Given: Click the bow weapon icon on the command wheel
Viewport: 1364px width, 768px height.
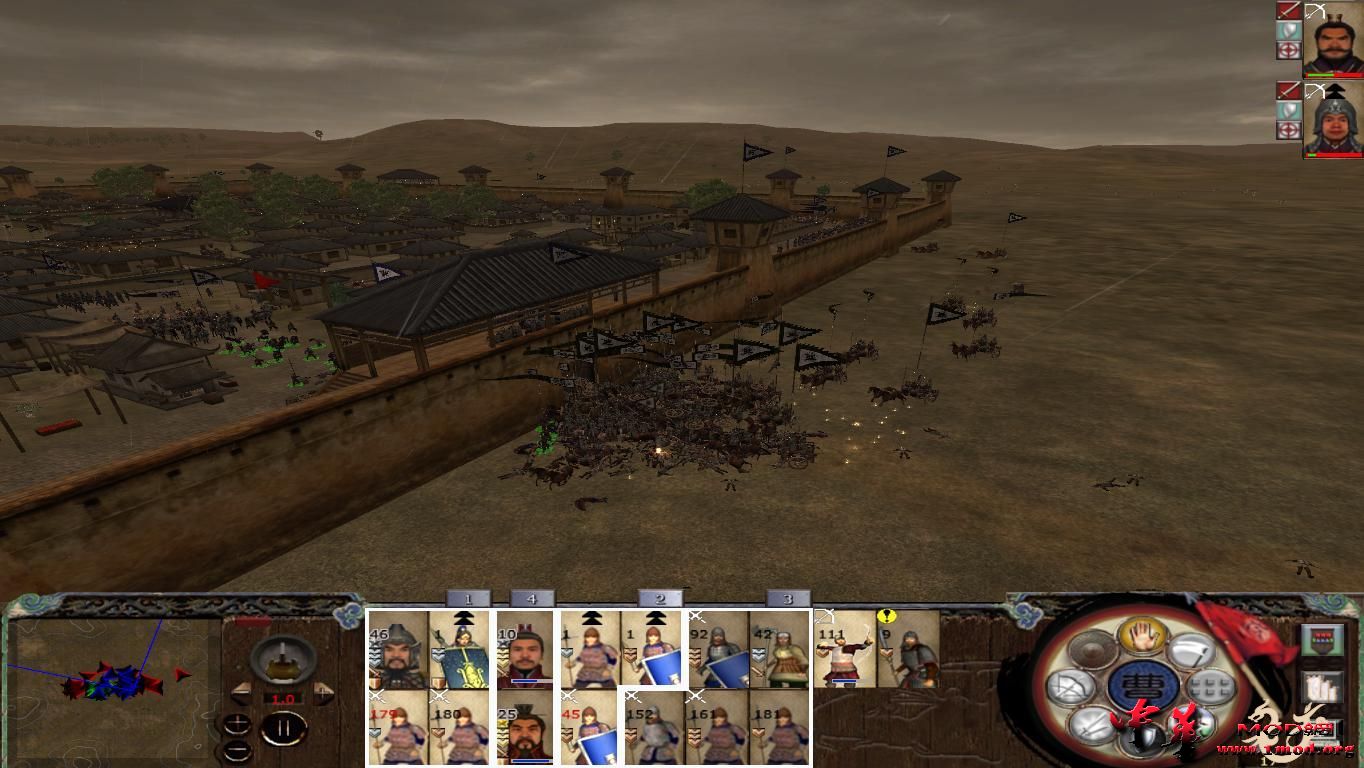Looking at the screenshot, I should coord(1070,684).
